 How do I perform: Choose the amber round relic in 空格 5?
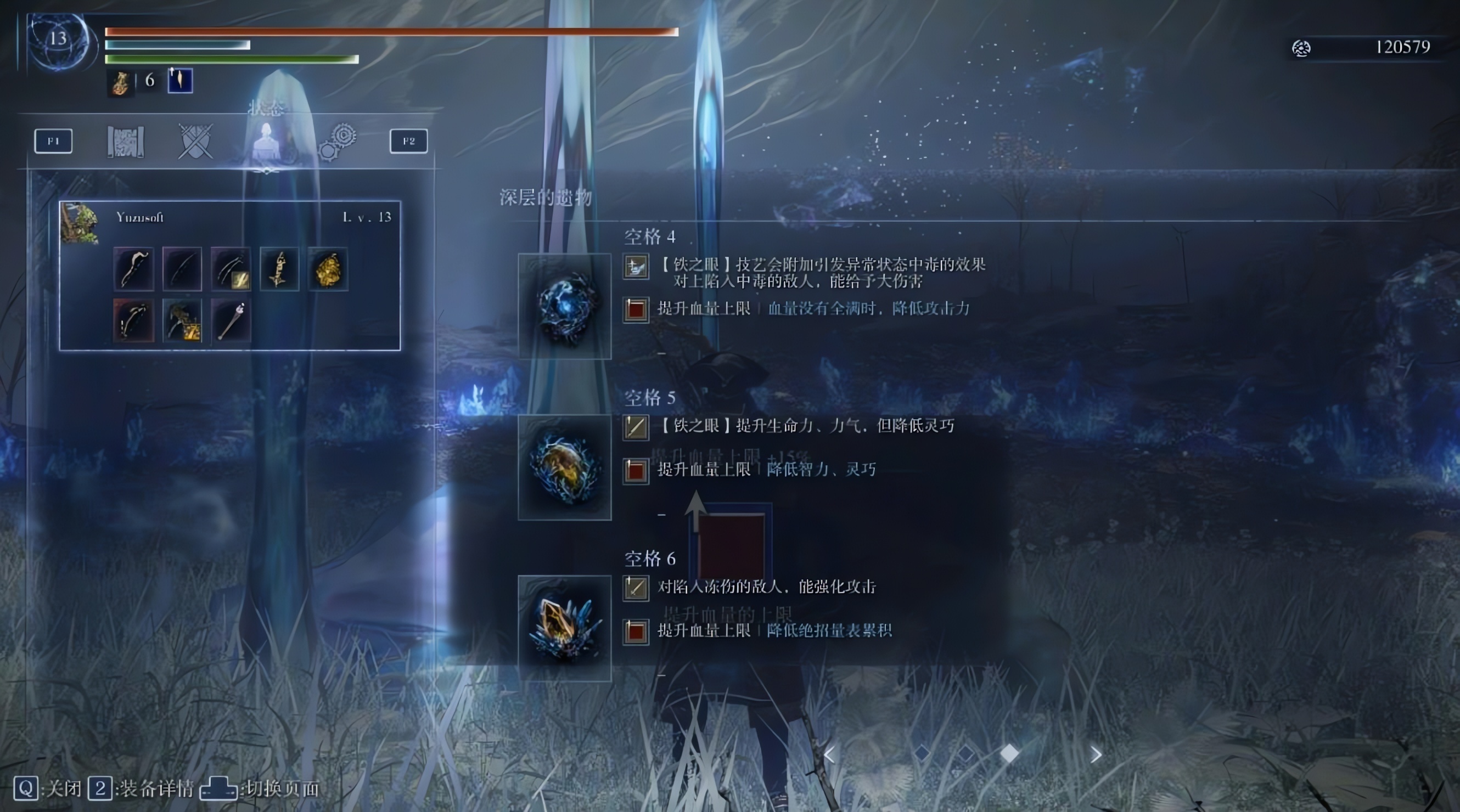pyautogui.click(x=564, y=467)
